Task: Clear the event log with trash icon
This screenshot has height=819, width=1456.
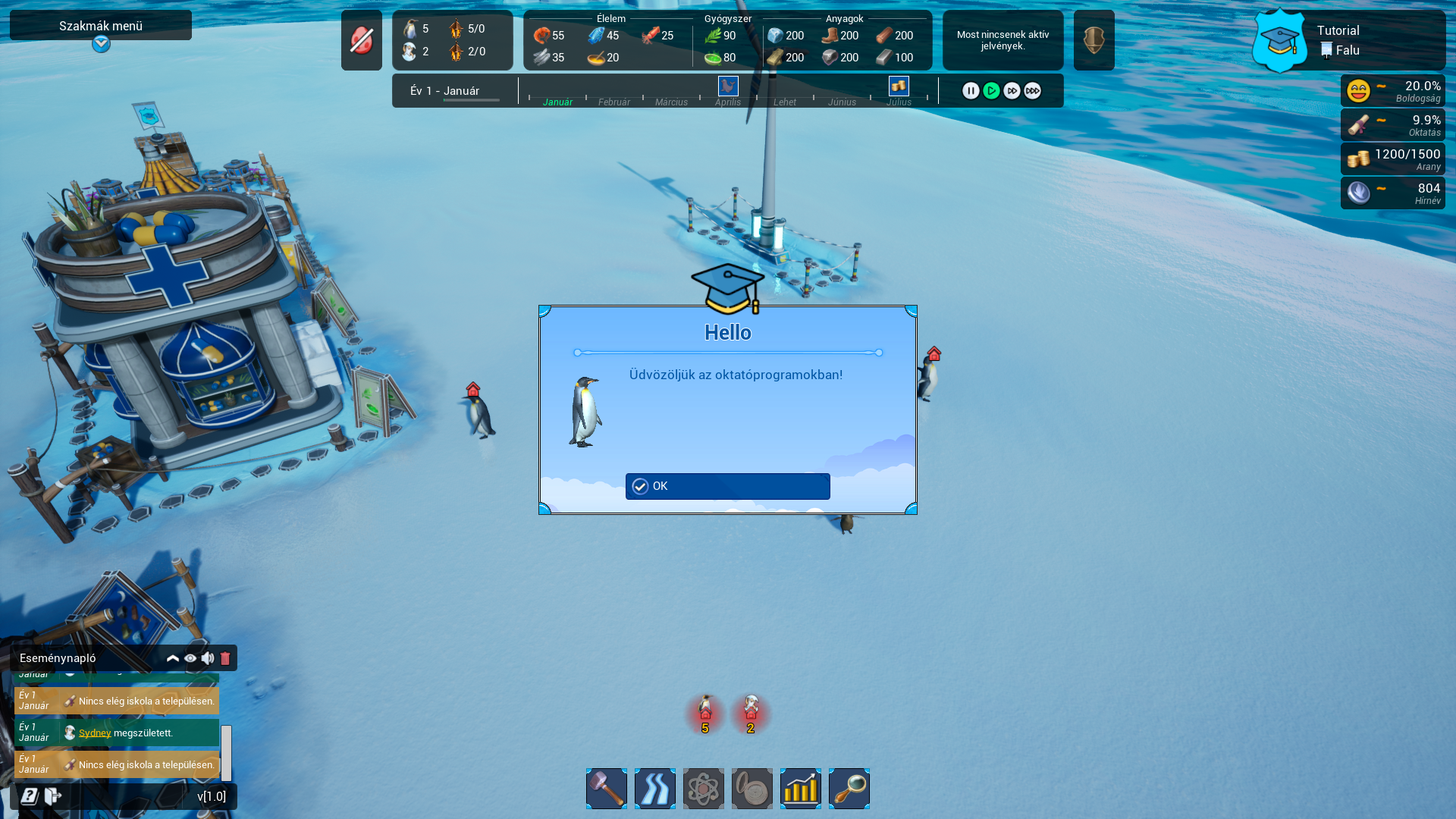Action: pyautogui.click(x=225, y=658)
